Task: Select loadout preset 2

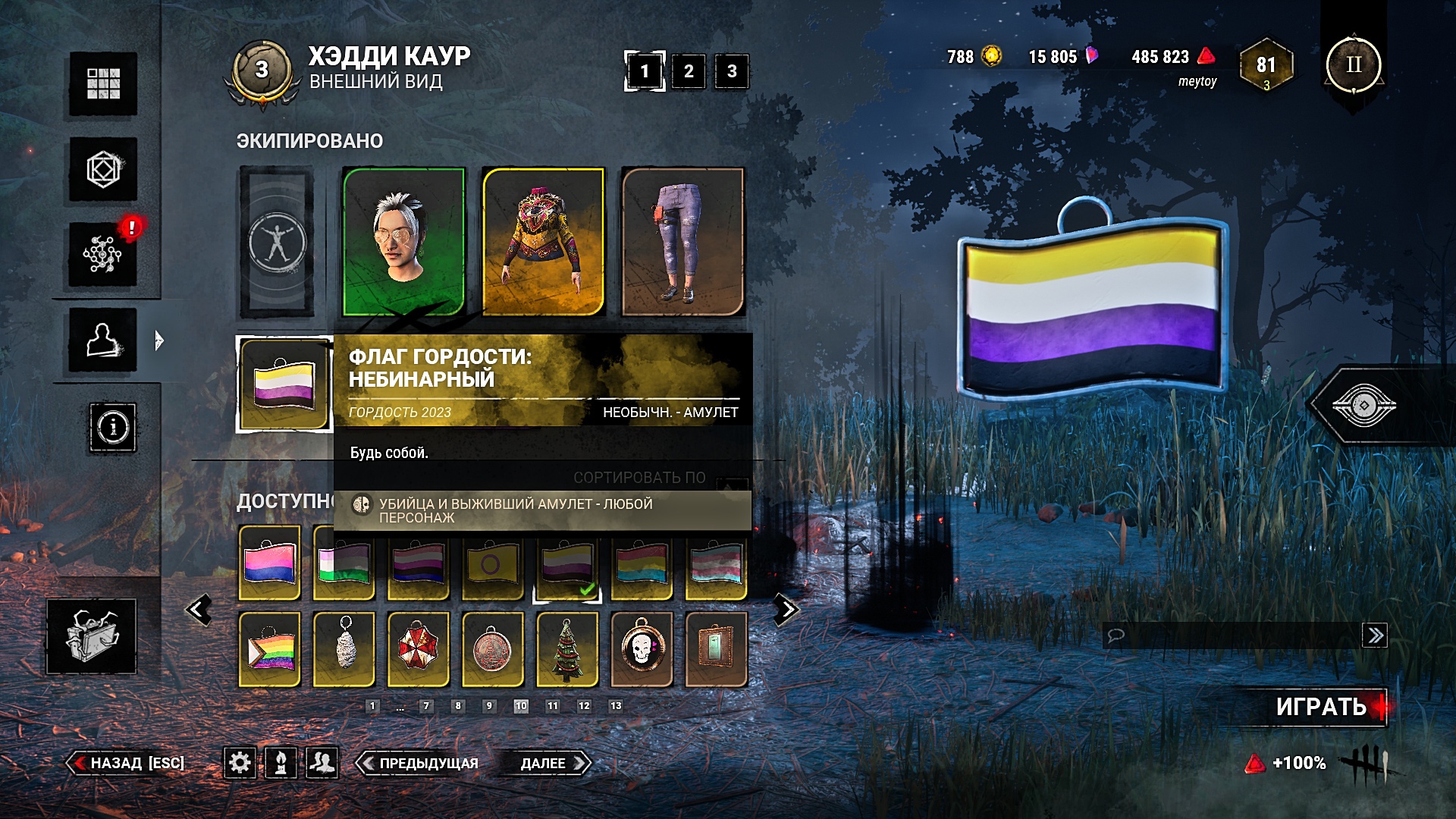Action: pyautogui.click(x=688, y=71)
